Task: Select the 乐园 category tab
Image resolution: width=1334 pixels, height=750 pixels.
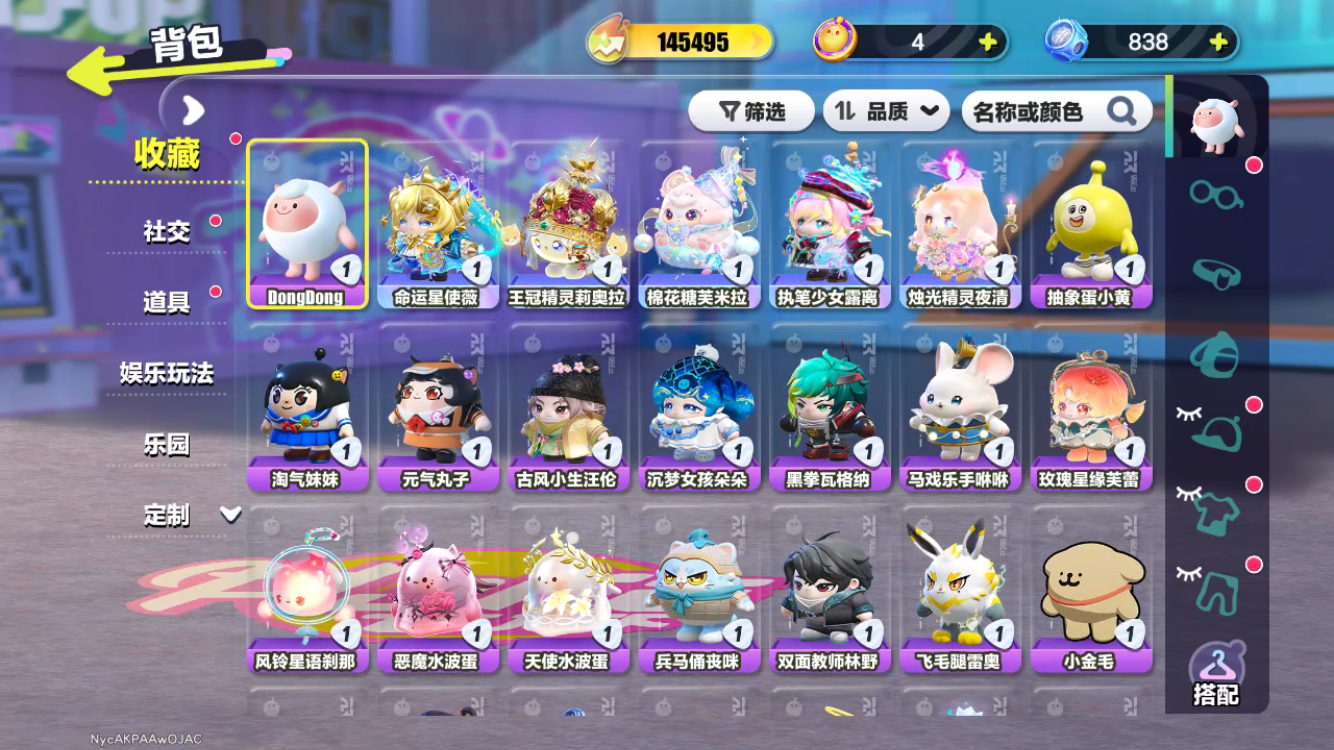Action: click(166, 444)
